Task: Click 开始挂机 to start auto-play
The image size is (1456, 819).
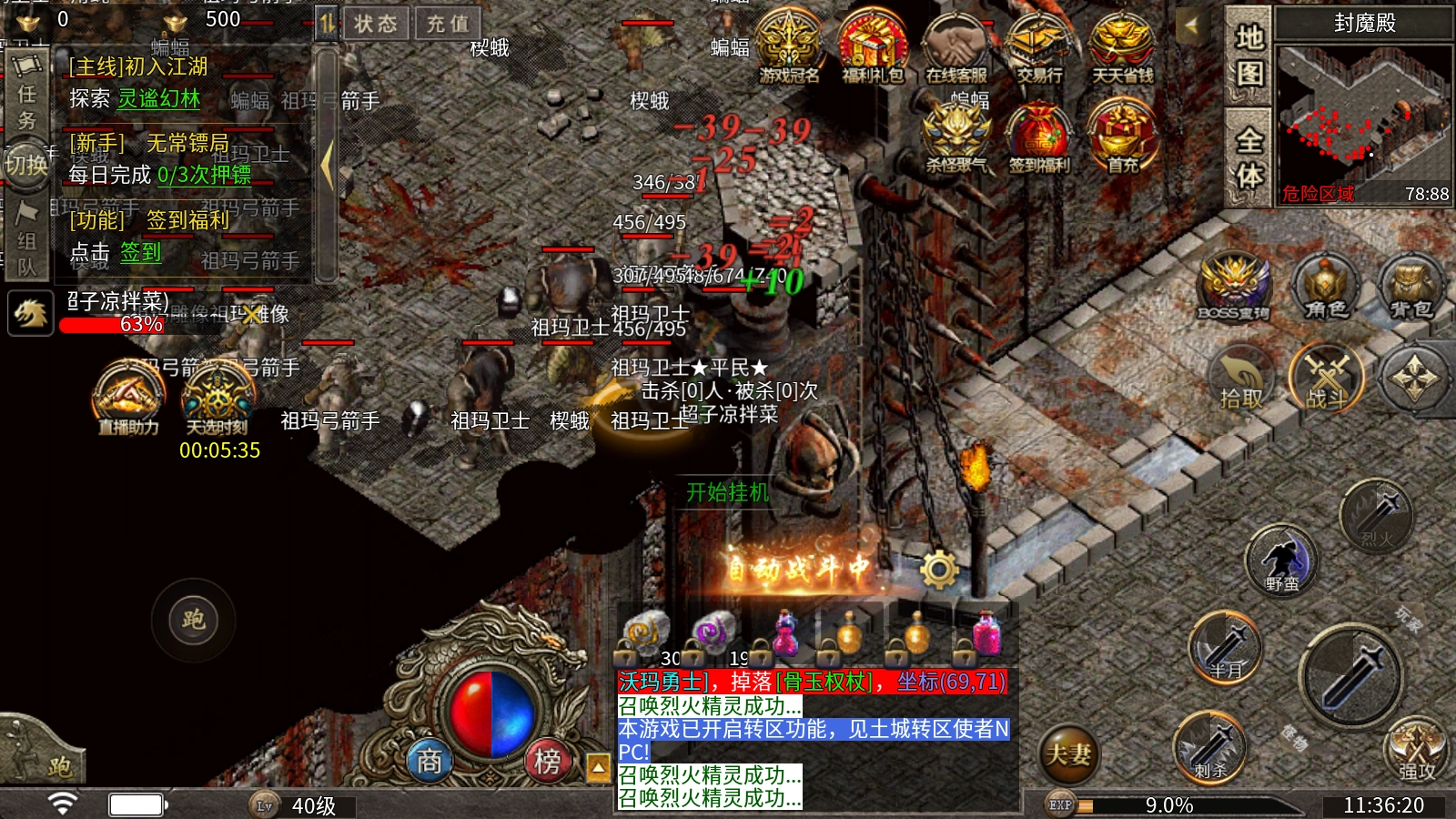Action: pos(727,492)
